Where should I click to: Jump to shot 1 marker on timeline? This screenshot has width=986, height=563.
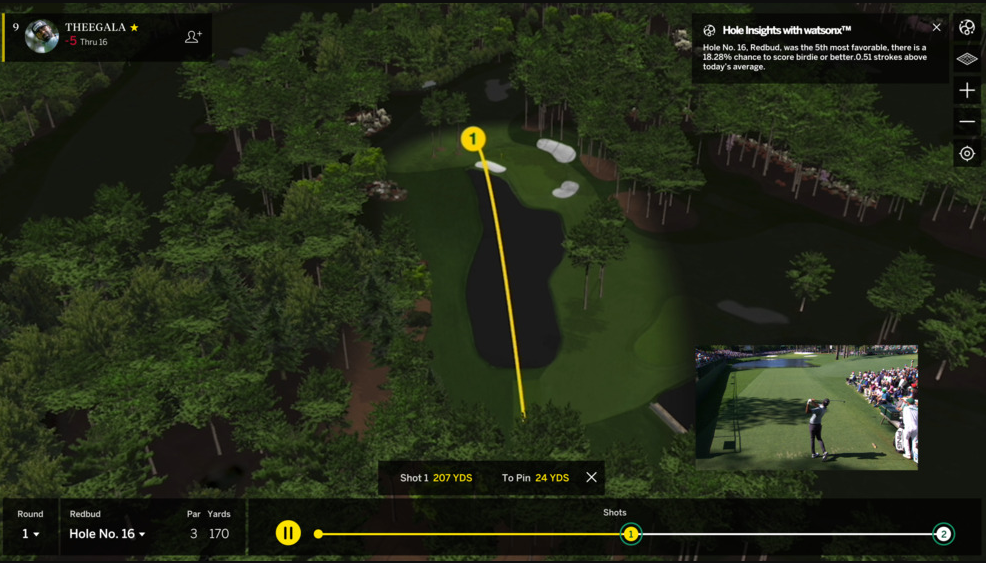[x=631, y=534]
